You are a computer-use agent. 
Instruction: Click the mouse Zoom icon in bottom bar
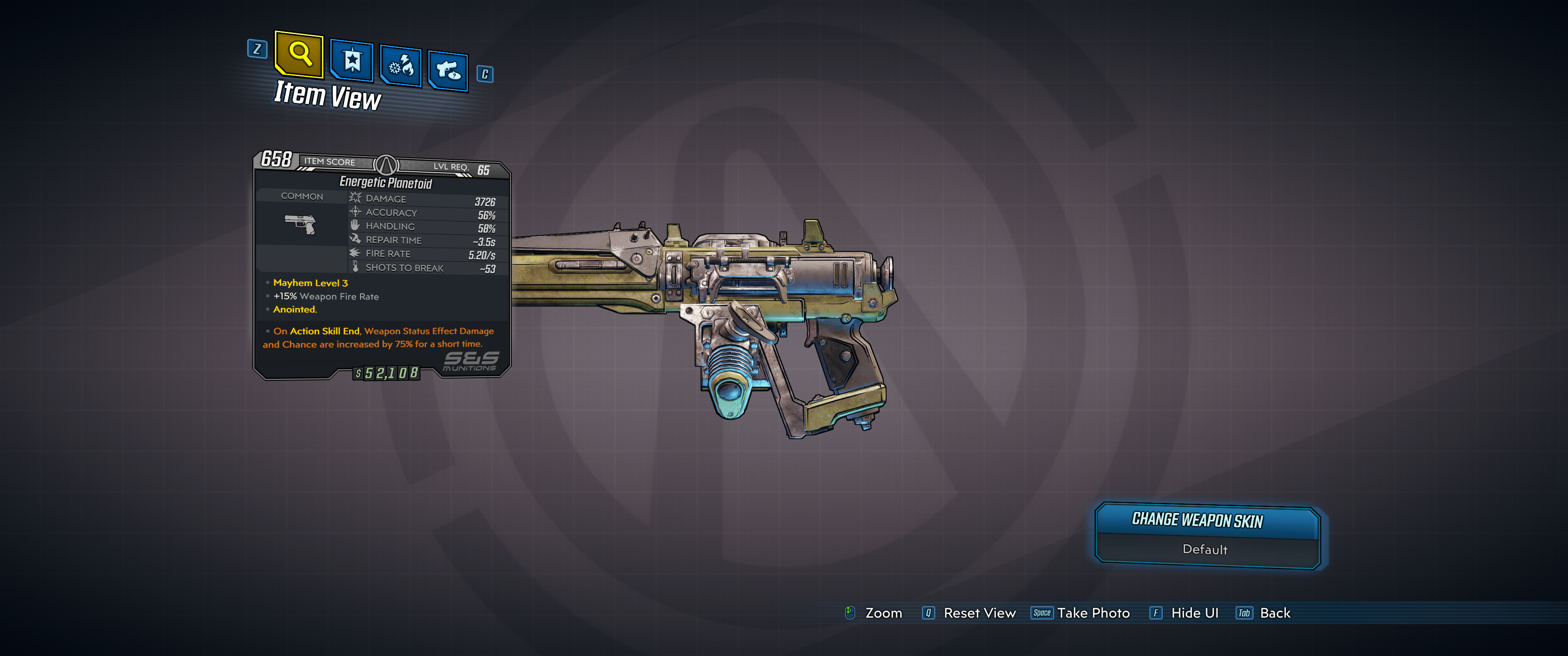pyautogui.click(x=849, y=613)
